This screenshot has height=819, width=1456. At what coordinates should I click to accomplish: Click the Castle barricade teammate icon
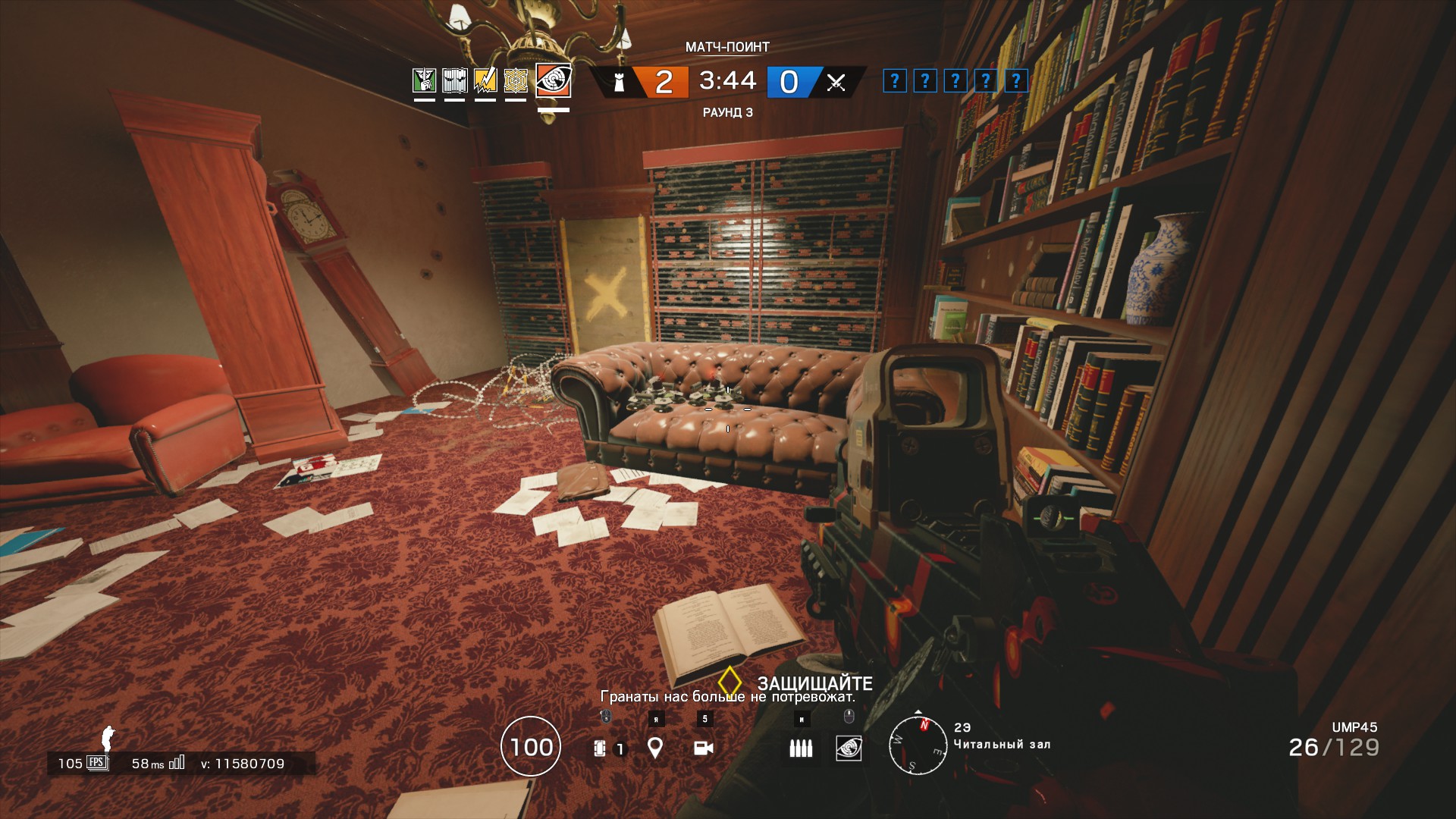[x=454, y=79]
